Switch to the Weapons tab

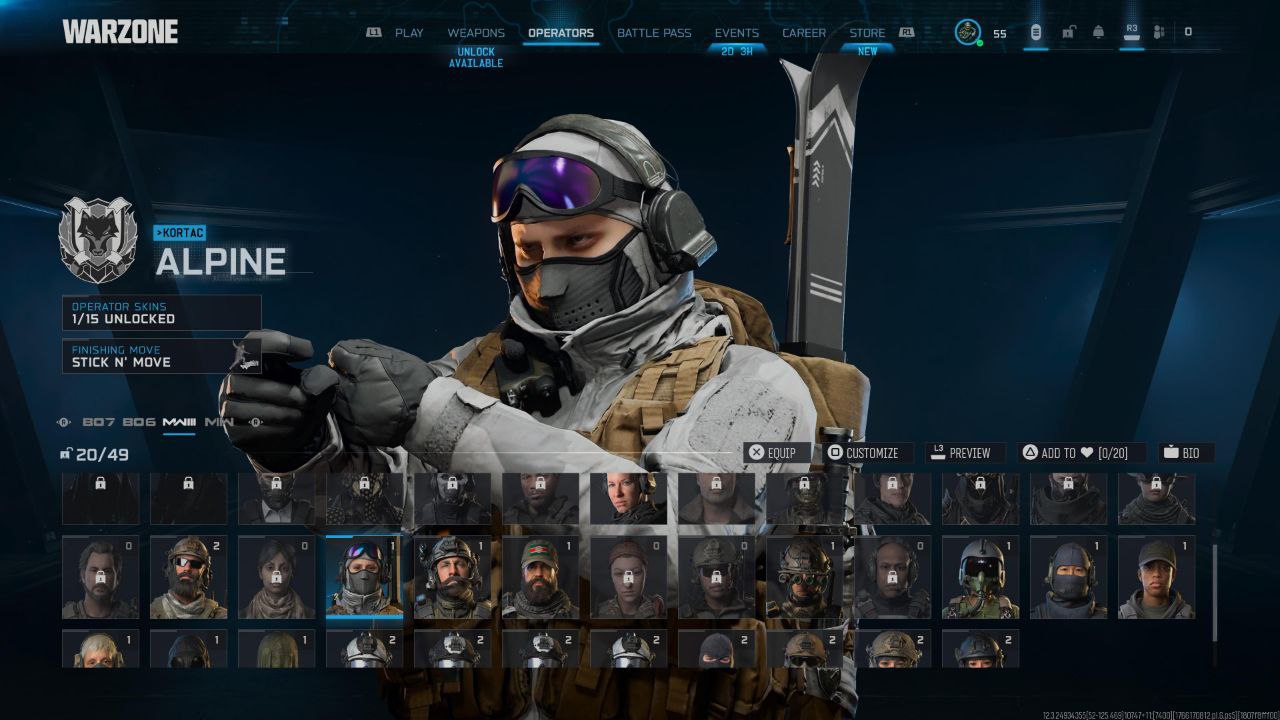coord(476,33)
